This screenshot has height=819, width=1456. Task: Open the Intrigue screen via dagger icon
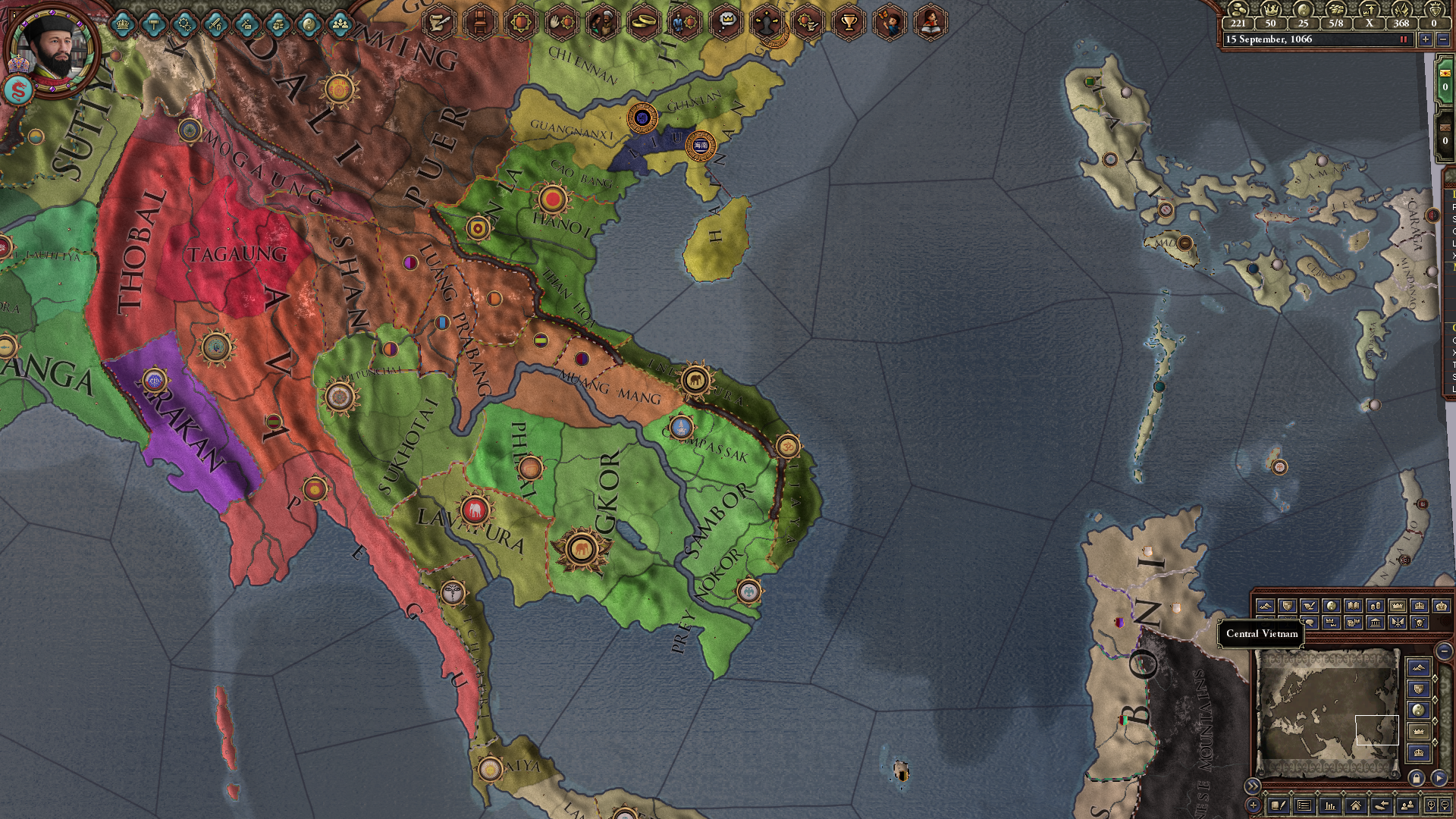(246, 24)
